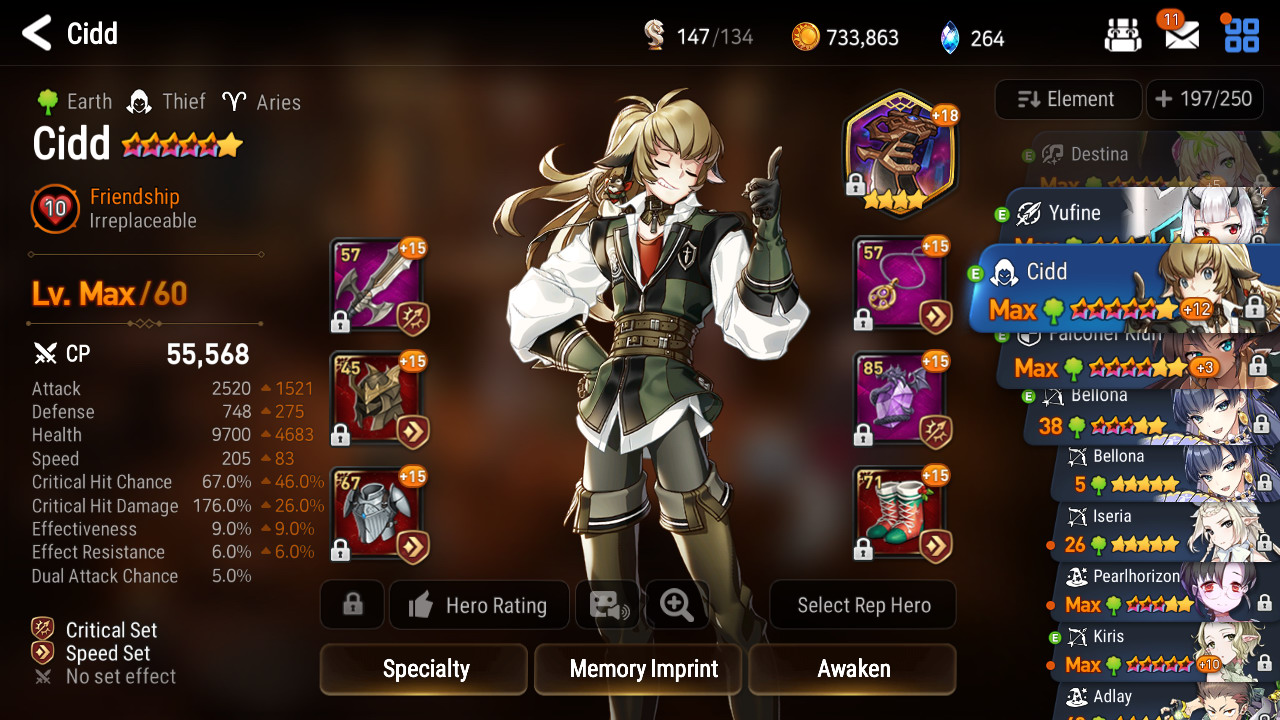
Task: Open Memory Imprint
Action: pyautogui.click(x=643, y=669)
